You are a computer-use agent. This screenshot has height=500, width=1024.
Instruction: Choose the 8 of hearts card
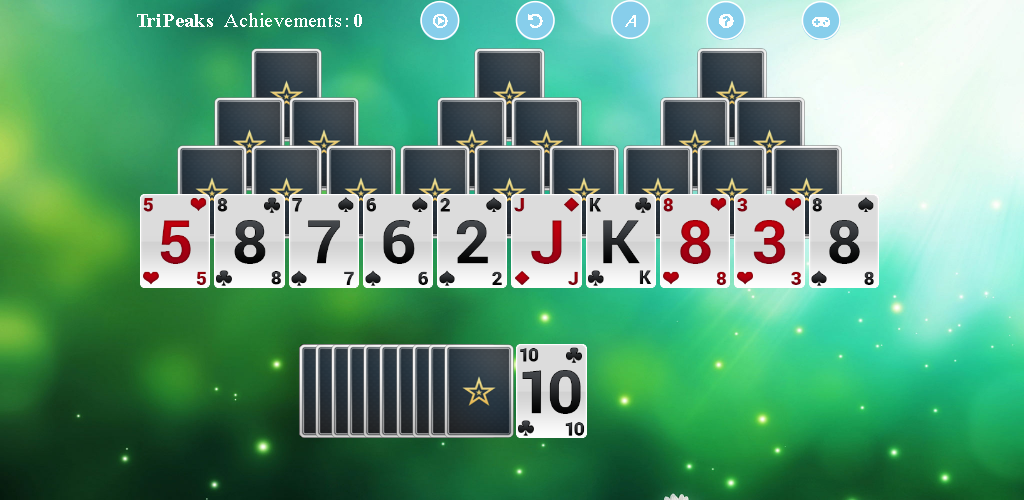click(x=695, y=242)
